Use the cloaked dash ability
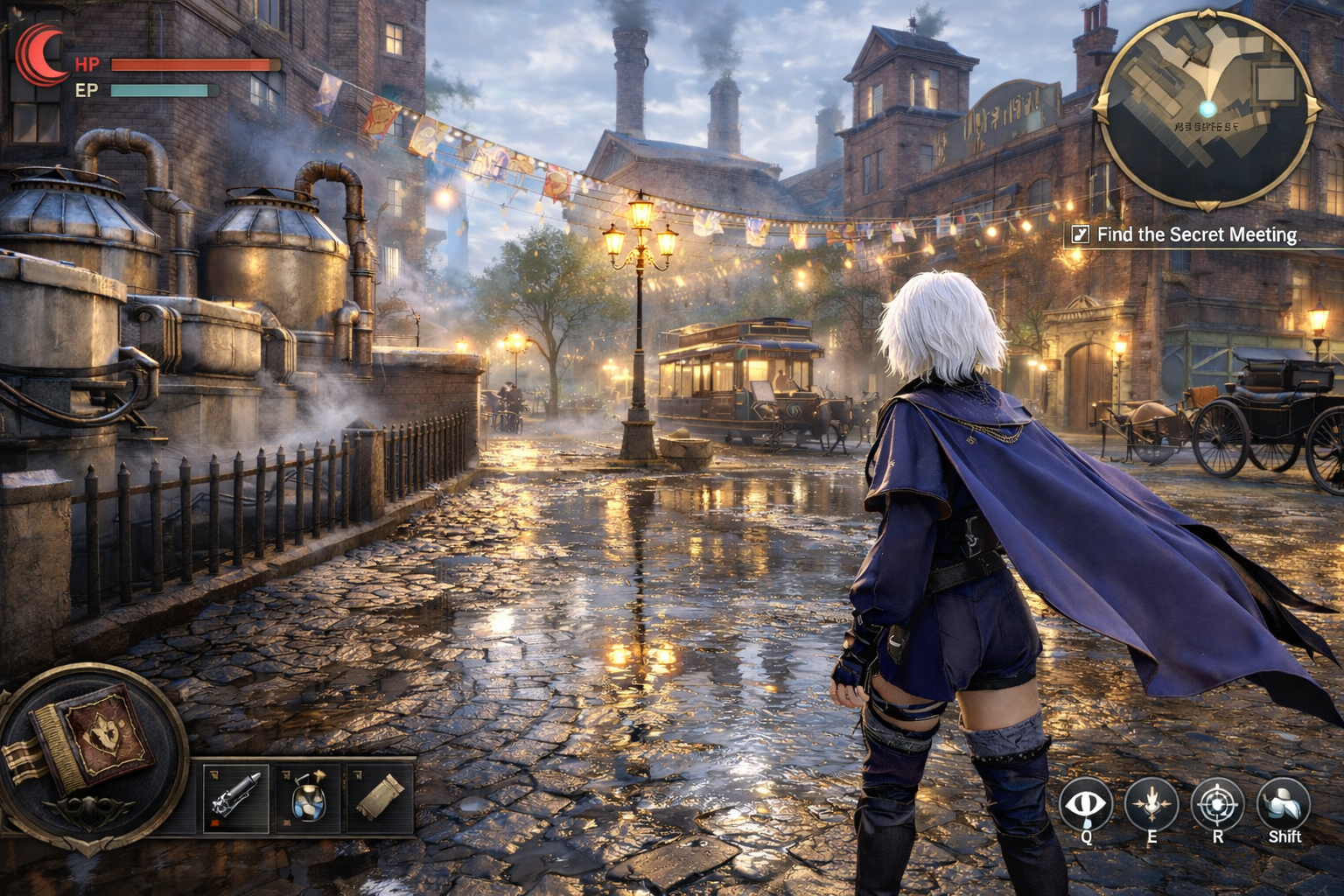The width and height of the screenshot is (1344, 896). pos(1284,803)
